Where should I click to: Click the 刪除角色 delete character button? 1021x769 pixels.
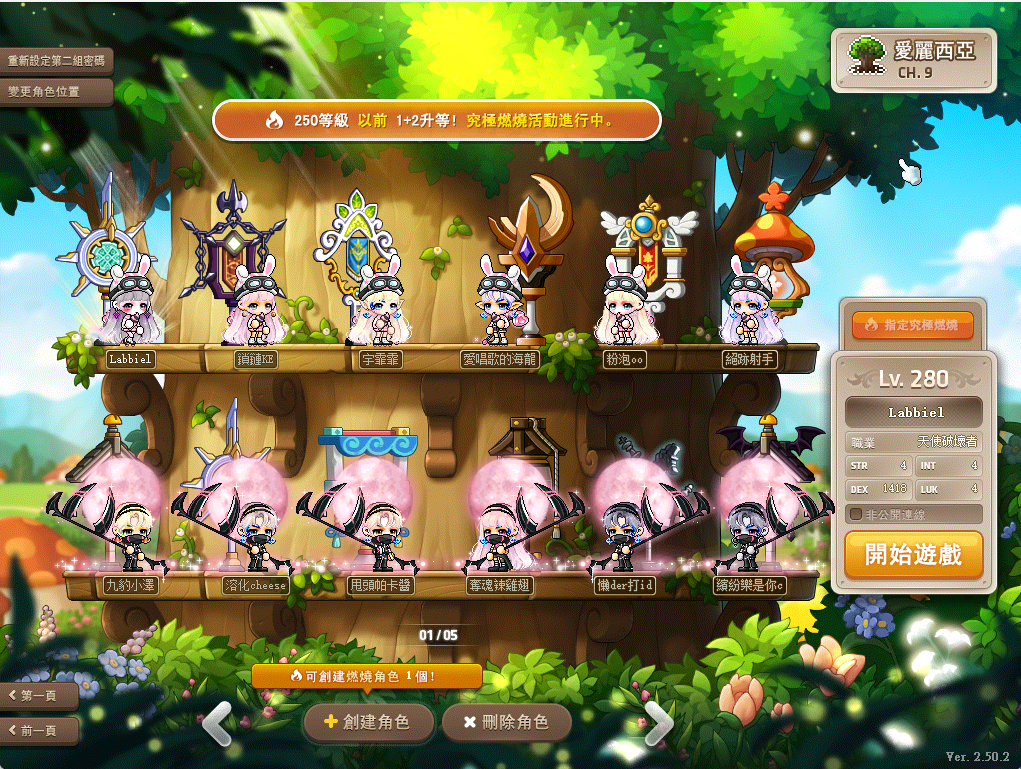508,721
